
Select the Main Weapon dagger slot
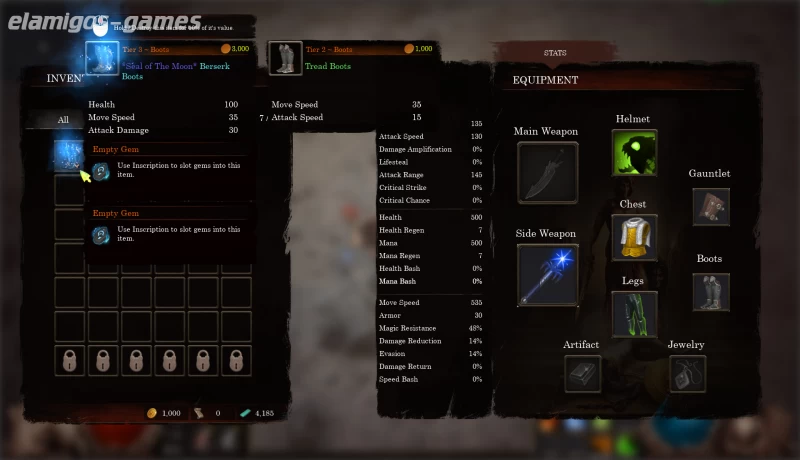coord(547,172)
